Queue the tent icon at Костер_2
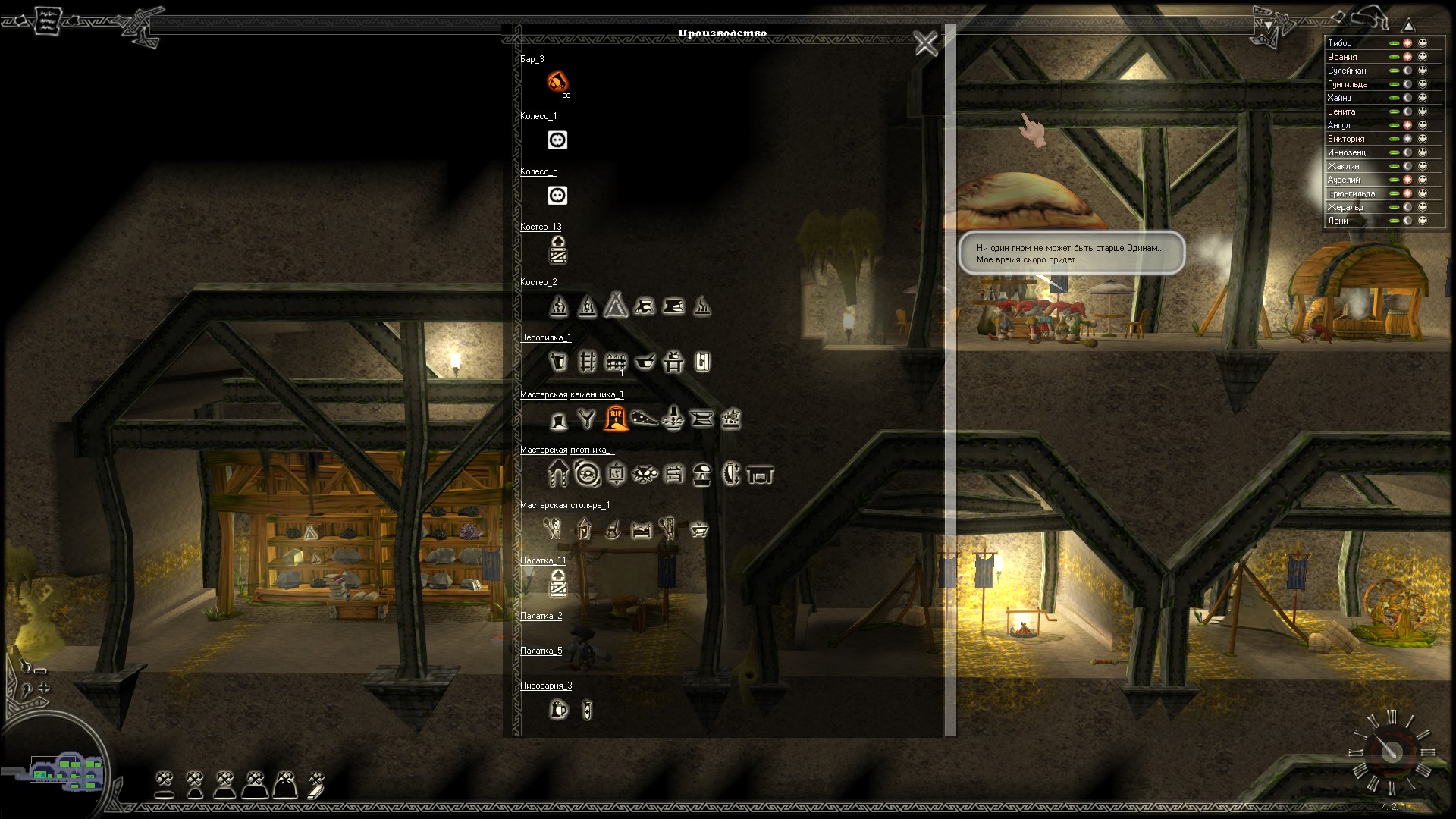 (x=616, y=305)
